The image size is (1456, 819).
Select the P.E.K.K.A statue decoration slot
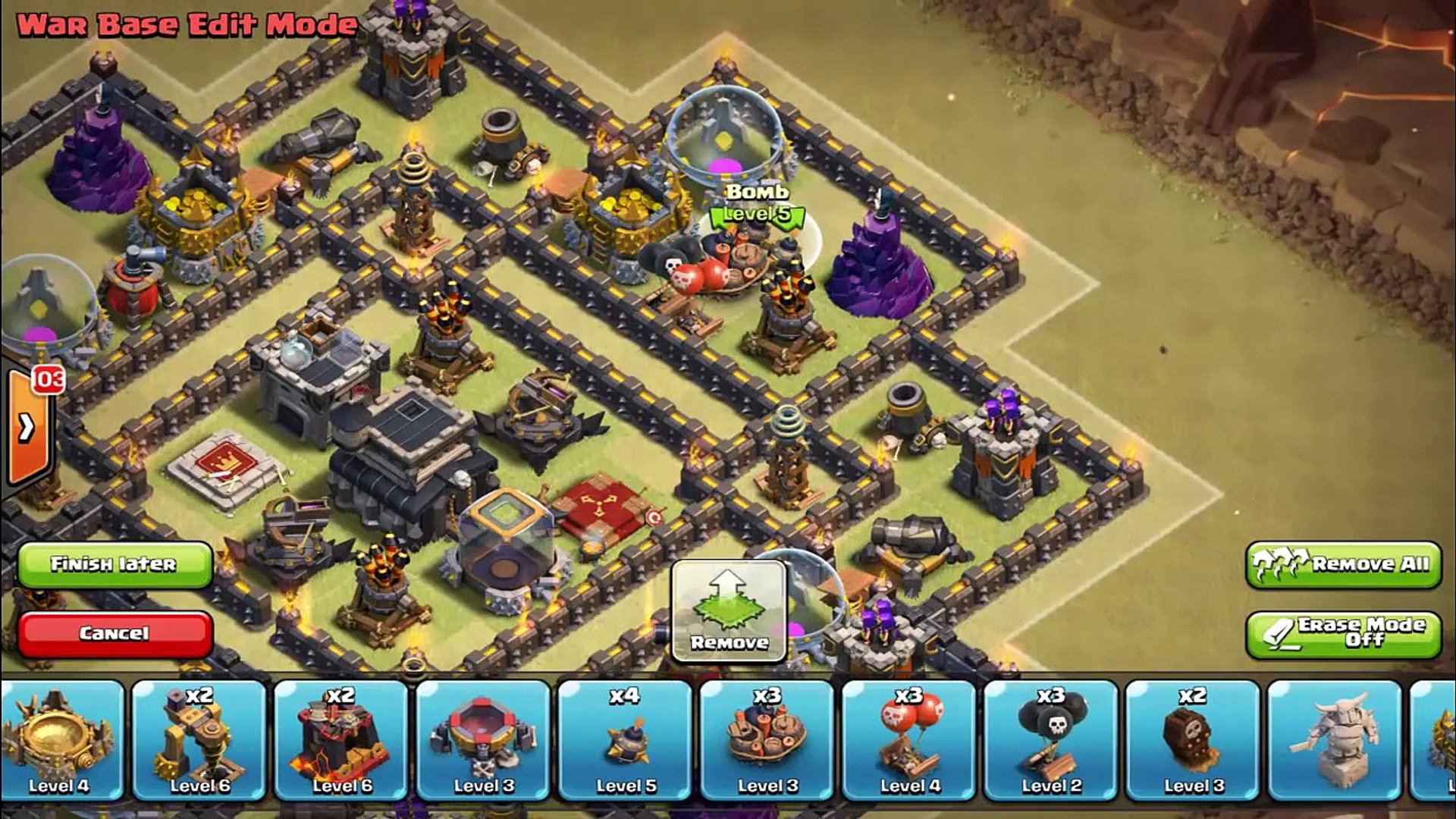1335,740
